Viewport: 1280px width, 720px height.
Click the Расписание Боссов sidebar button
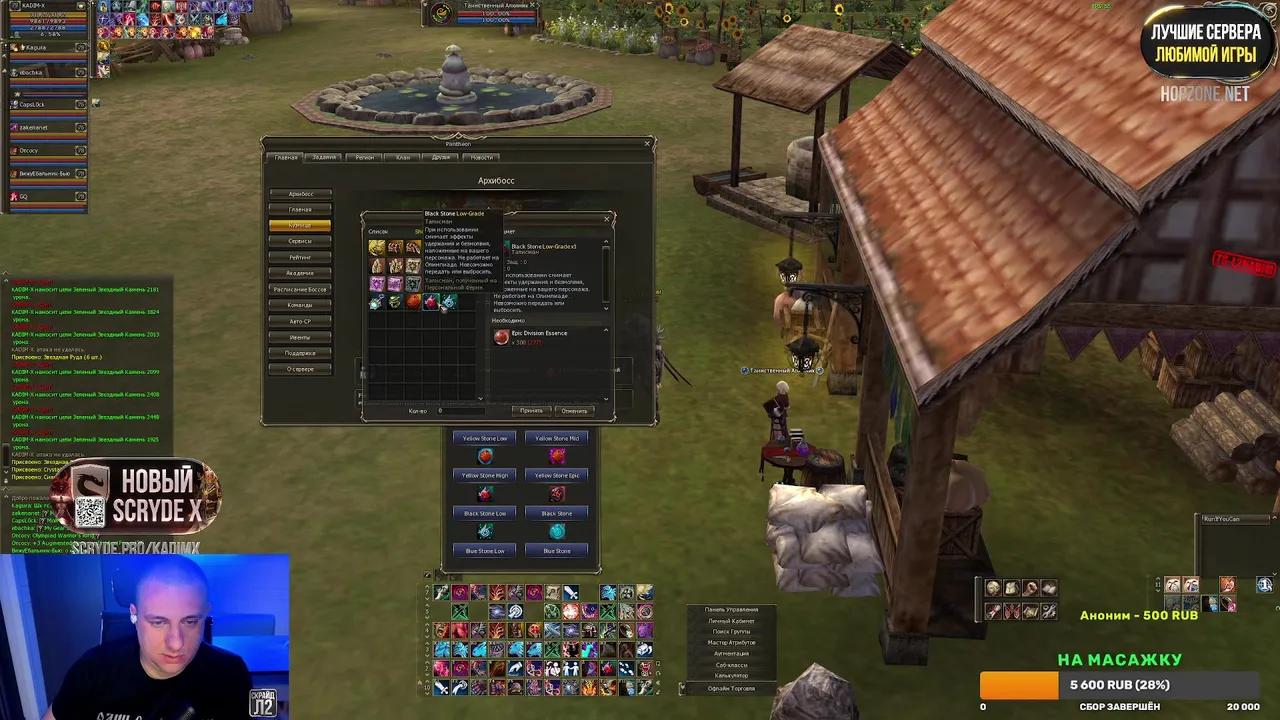tap(299, 288)
